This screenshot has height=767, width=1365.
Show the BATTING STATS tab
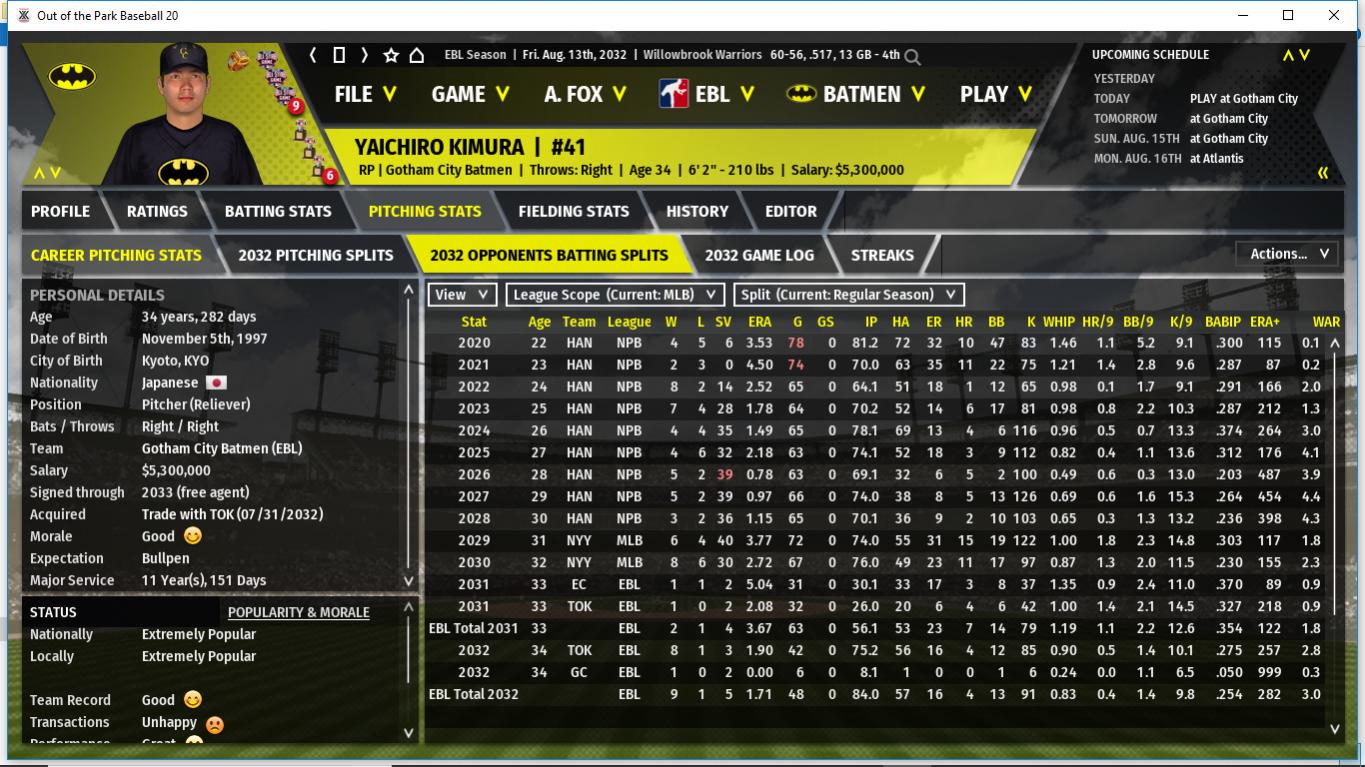(277, 211)
